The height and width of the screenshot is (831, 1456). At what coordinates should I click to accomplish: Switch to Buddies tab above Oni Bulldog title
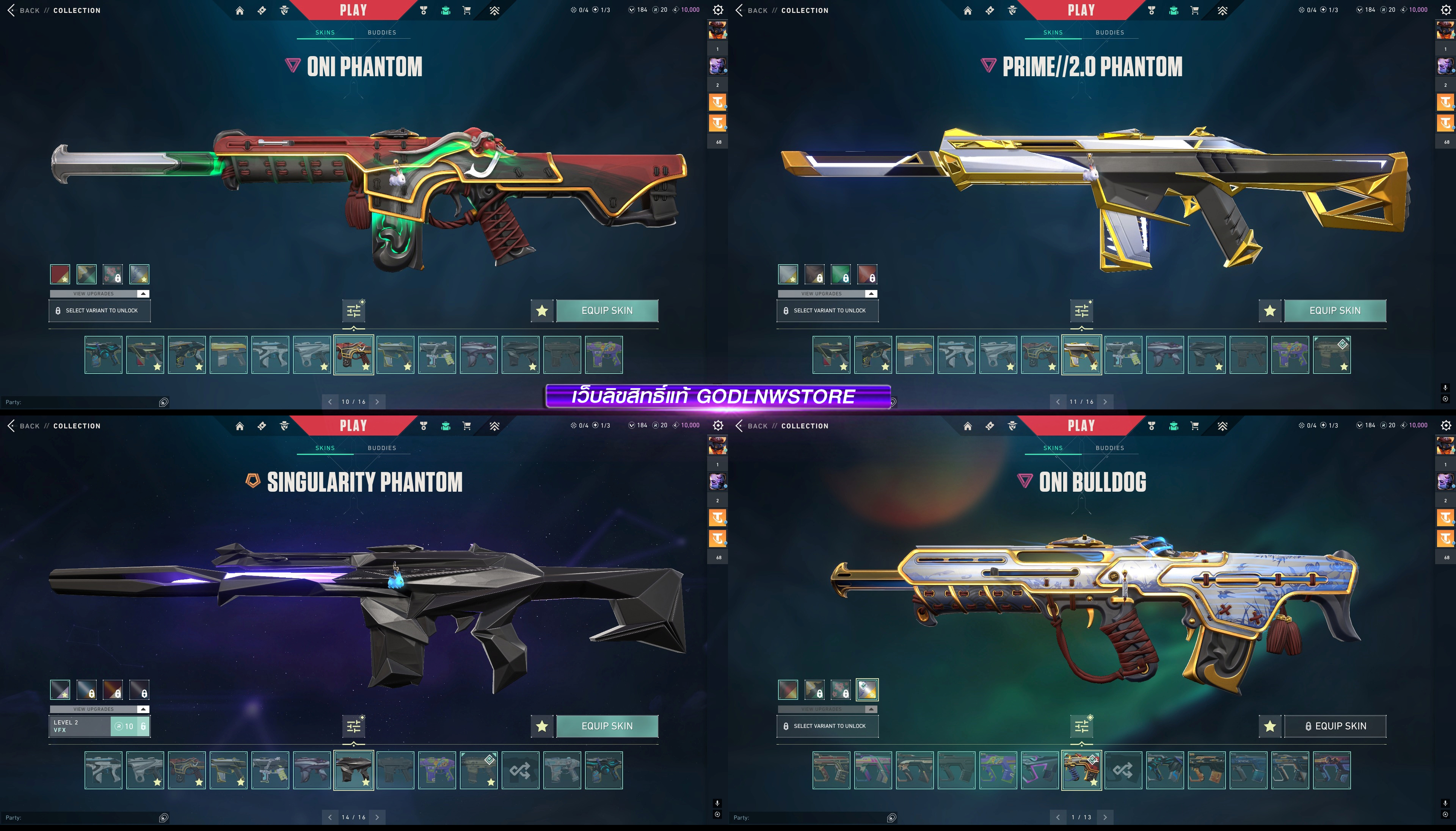[1109, 448]
